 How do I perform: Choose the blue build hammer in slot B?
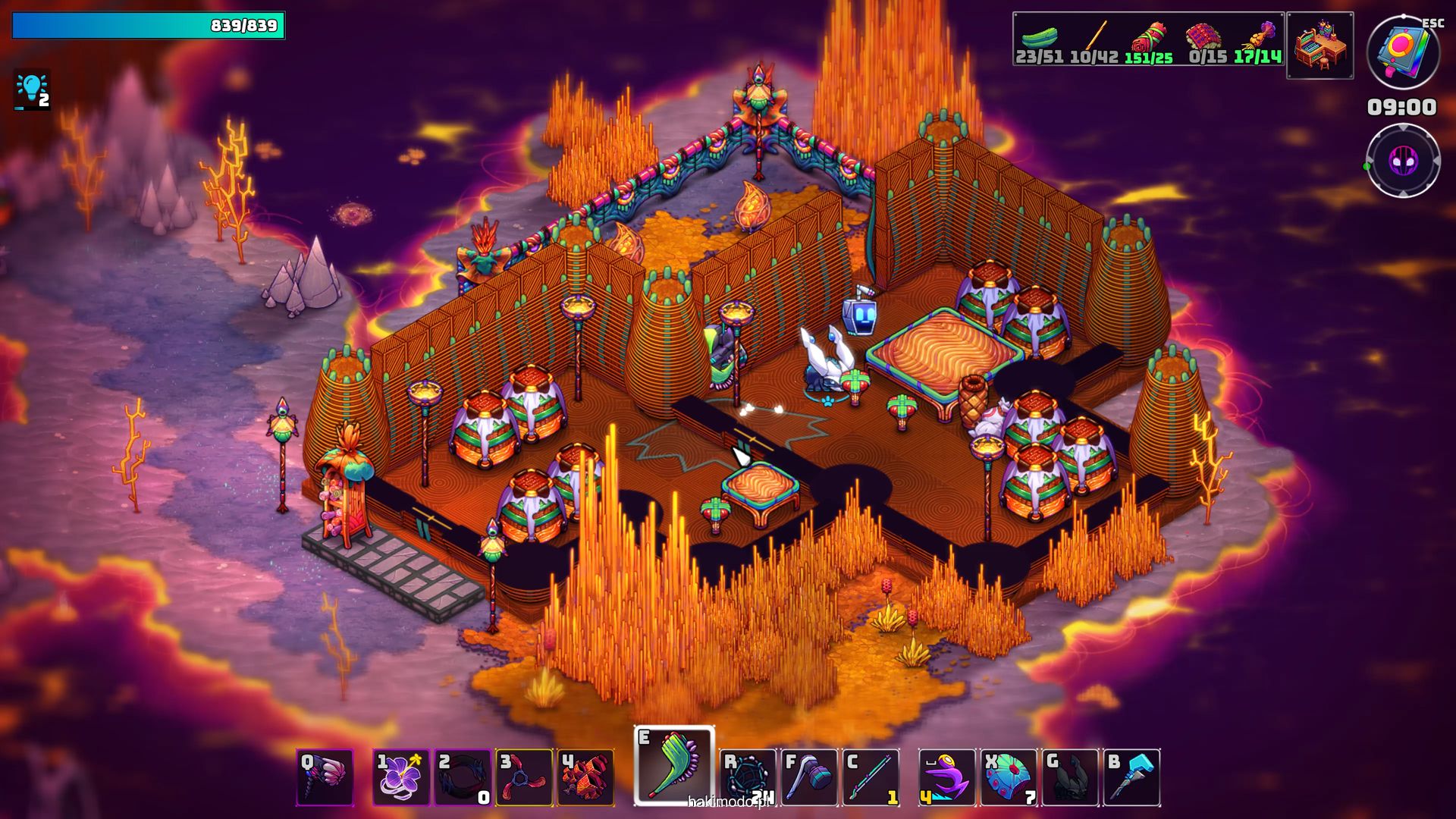[1131, 777]
